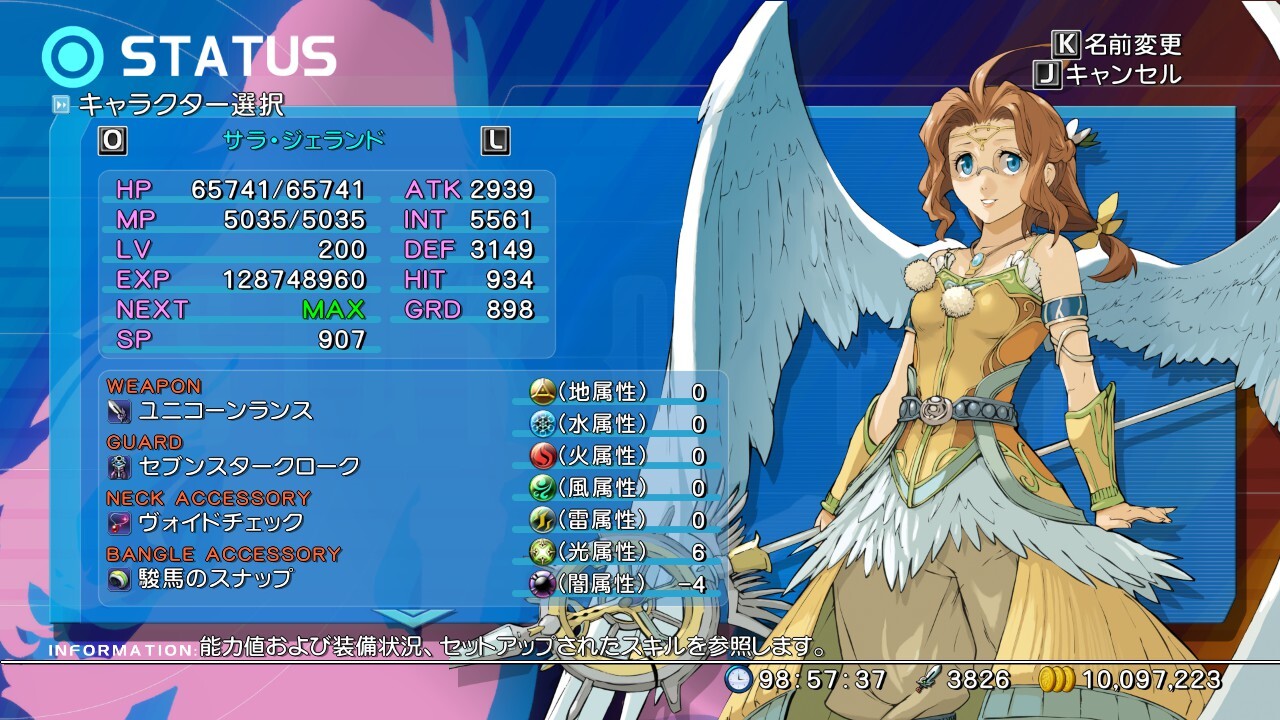Select the ユニコーンランス weapon slot
The height and width of the screenshot is (720, 1280).
pos(226,410)
